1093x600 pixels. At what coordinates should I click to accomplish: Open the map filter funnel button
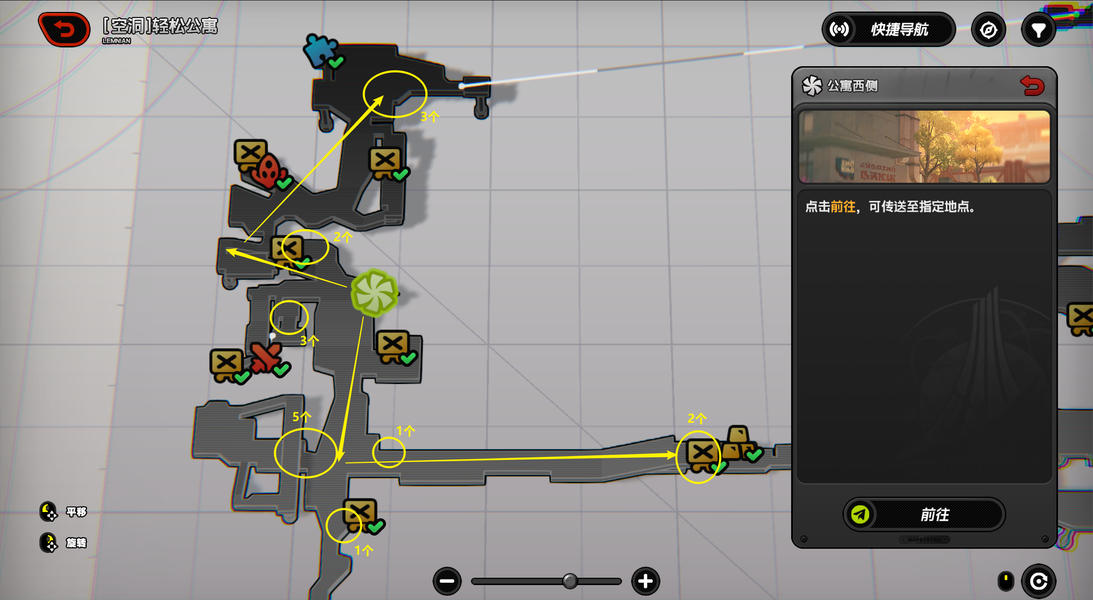pos(1039,29)
